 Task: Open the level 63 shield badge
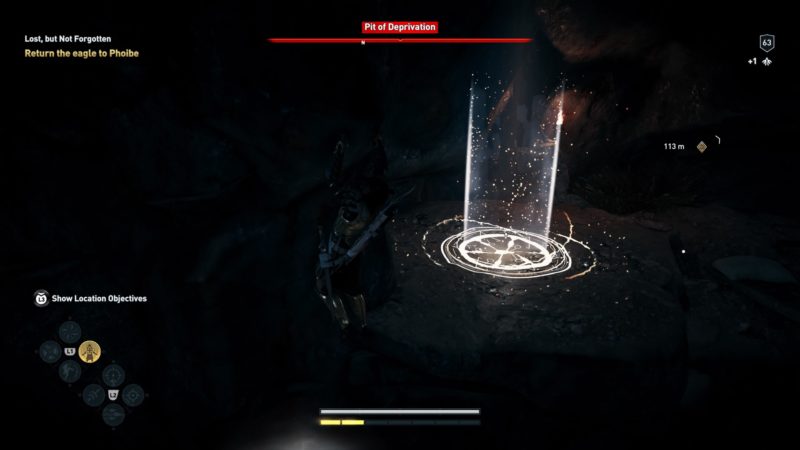pyautogui.click(x=767, y=43)
